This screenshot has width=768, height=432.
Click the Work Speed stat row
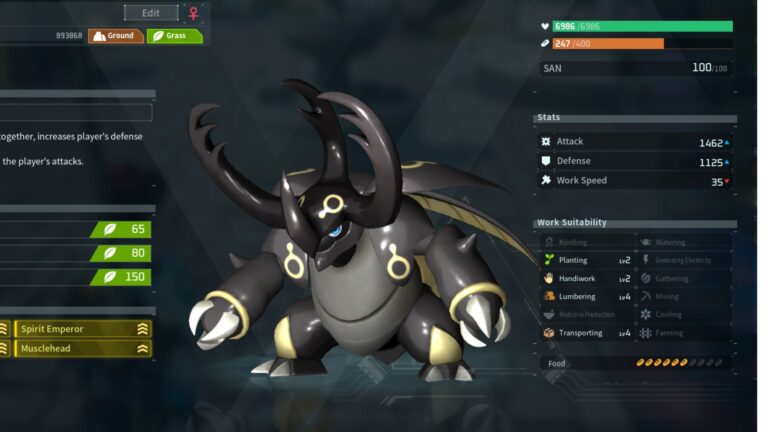(x=636, y=181)
